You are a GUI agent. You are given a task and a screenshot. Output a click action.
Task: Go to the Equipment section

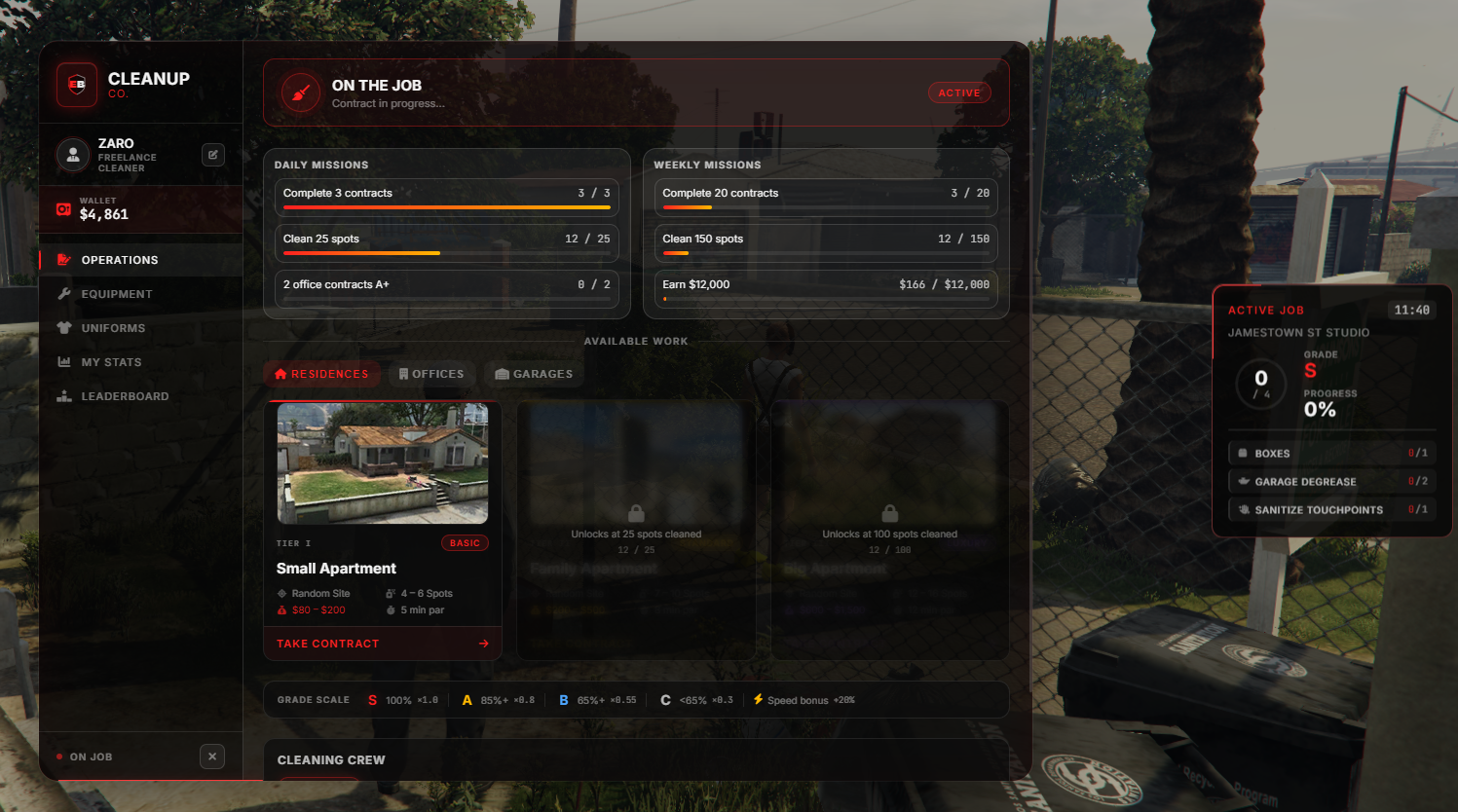point(116,294)
